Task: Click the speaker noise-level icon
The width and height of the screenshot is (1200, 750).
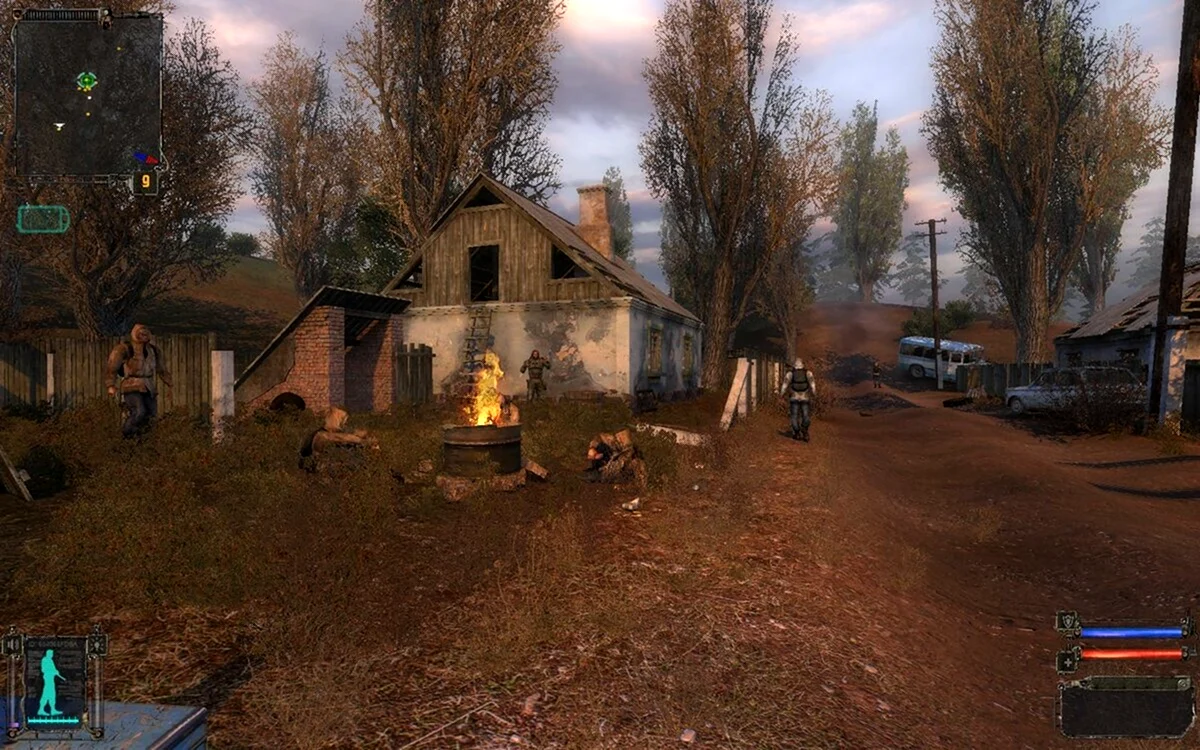Action: pos(14,646)
